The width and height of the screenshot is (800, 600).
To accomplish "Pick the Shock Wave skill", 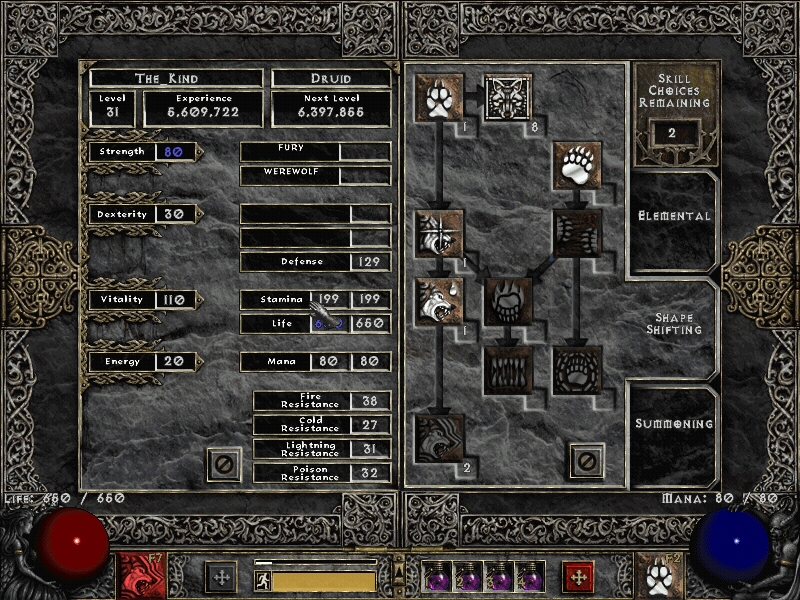I will pos(577,370).
